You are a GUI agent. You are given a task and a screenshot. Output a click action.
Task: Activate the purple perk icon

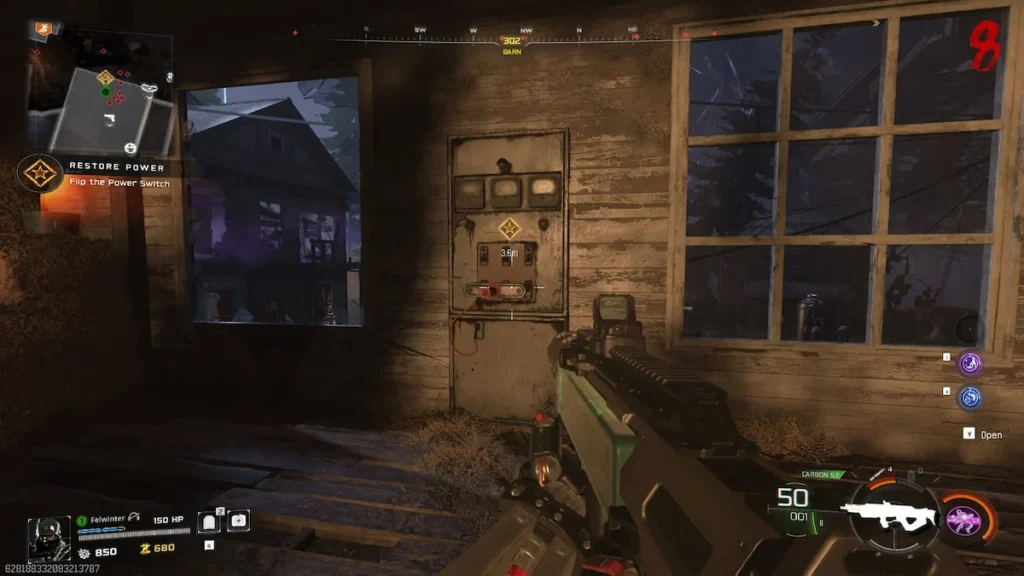pyautogui.click(x=969, y=363)
